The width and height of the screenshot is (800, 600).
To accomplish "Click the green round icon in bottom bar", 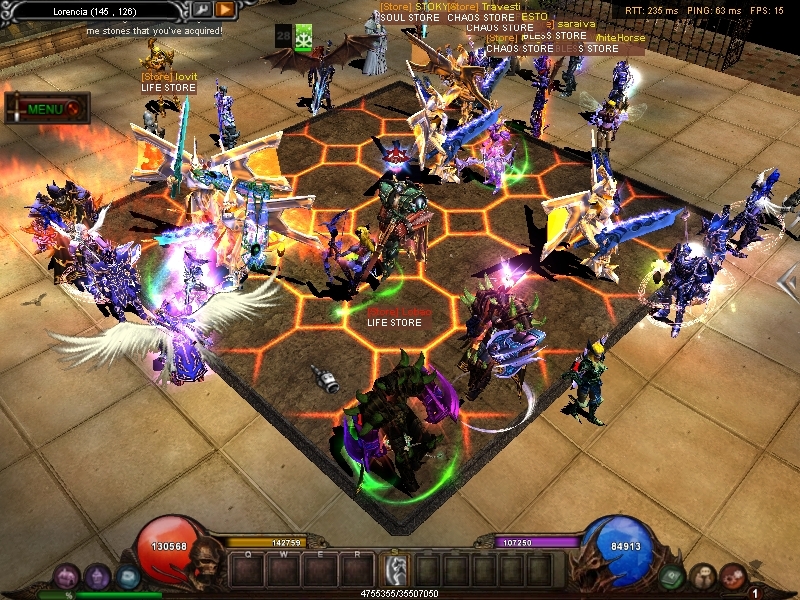I will click(673, 576).
